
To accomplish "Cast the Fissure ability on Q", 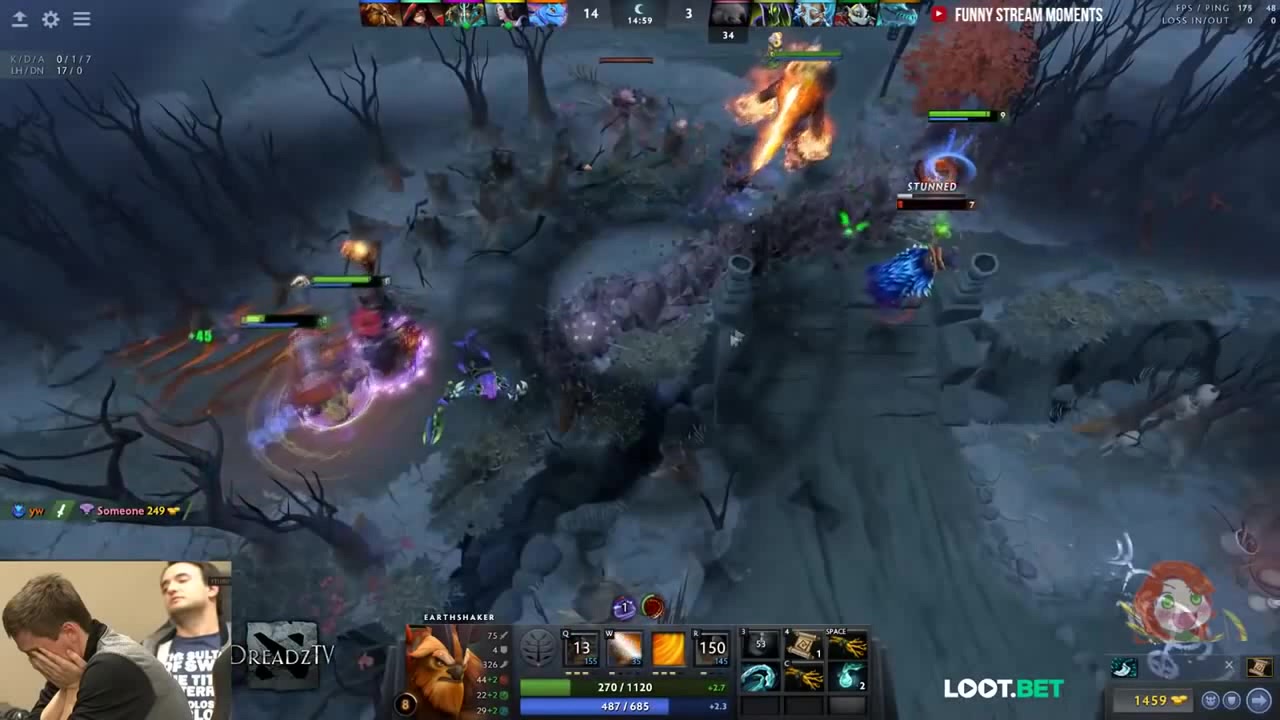I will [581, 649].
